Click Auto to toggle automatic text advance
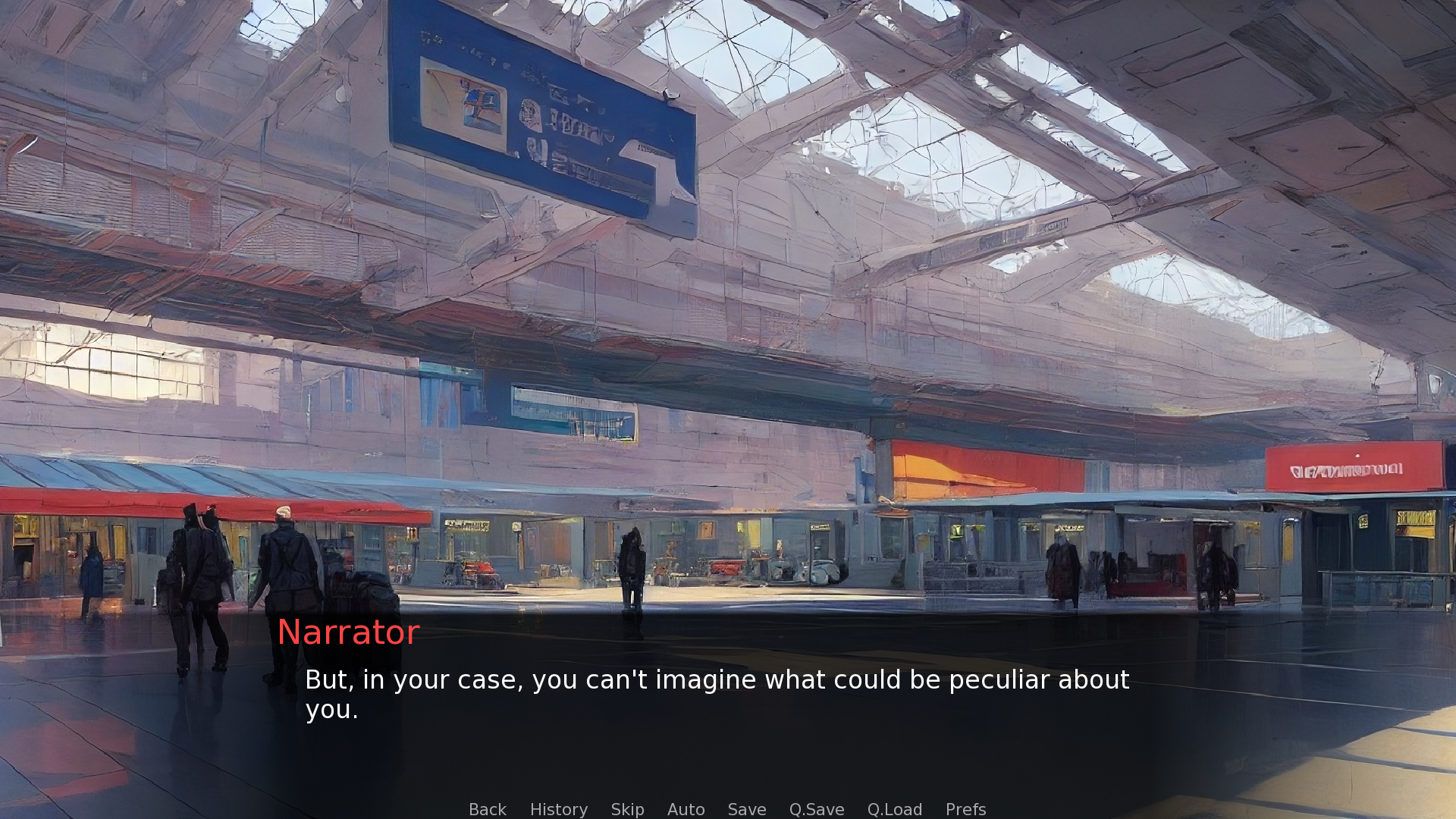Image resolution: width=1456 pixels, height=819 pixels. coord(686,809)
